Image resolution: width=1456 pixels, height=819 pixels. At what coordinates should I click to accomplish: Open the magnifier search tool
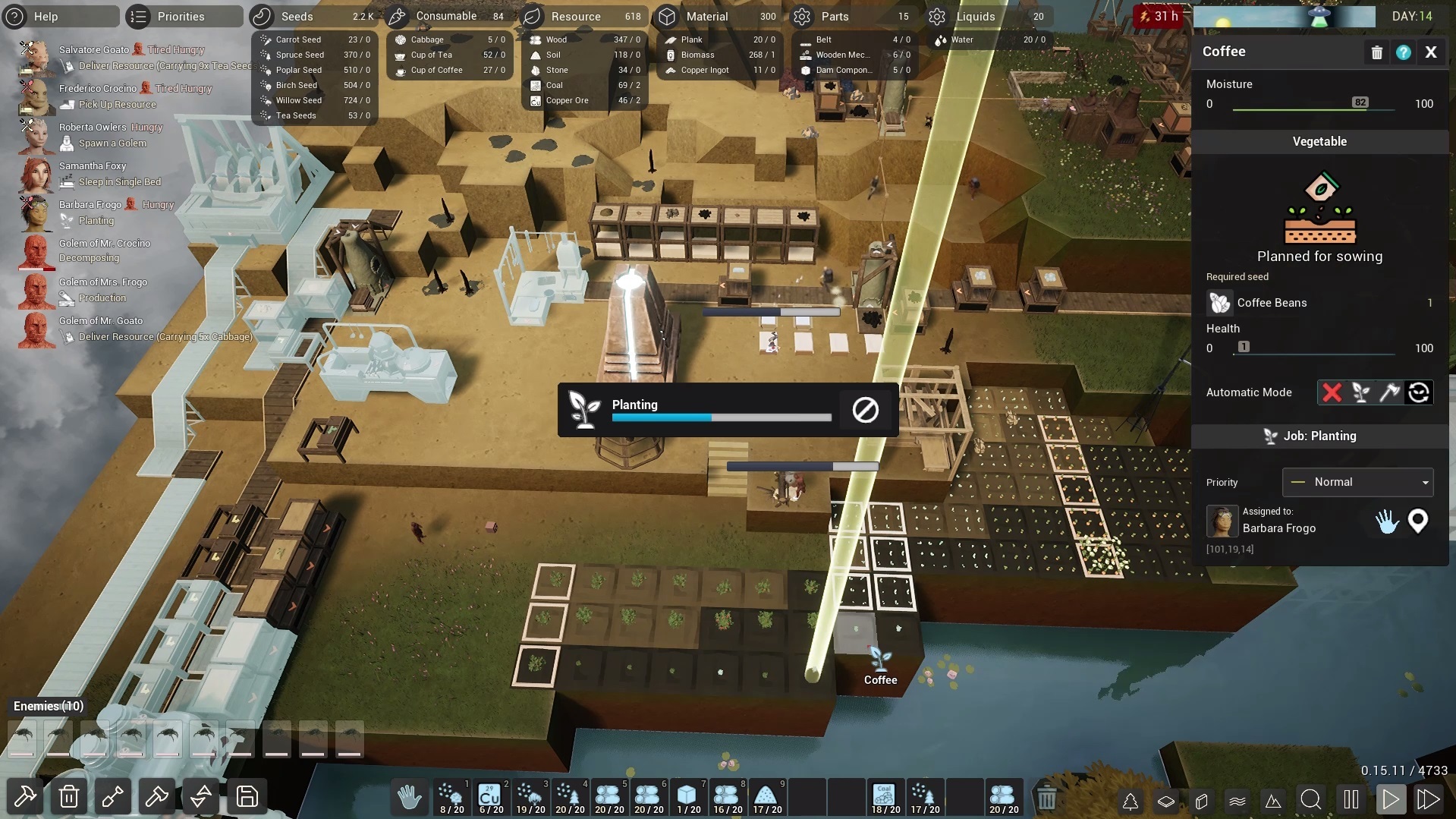click(x=1310, y=799)
